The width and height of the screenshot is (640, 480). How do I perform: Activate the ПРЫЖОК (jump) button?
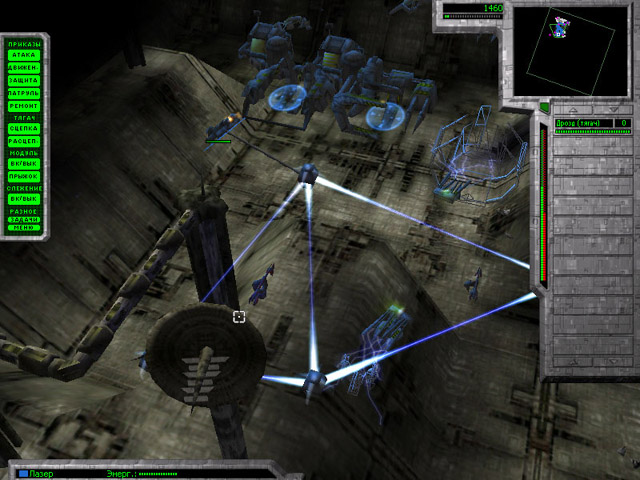coord(22,176)
